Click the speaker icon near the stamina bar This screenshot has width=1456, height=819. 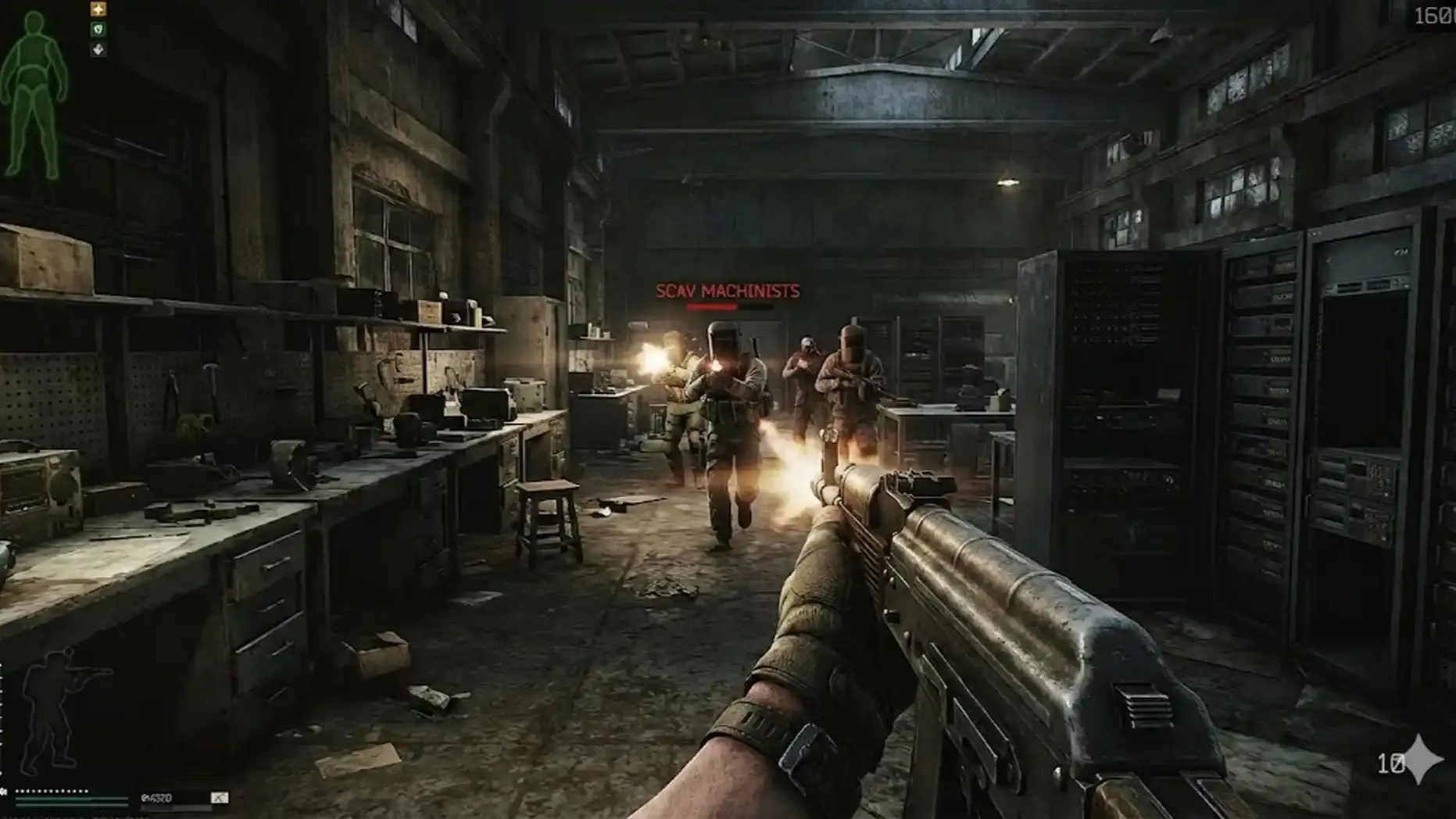tap(5, 791)
